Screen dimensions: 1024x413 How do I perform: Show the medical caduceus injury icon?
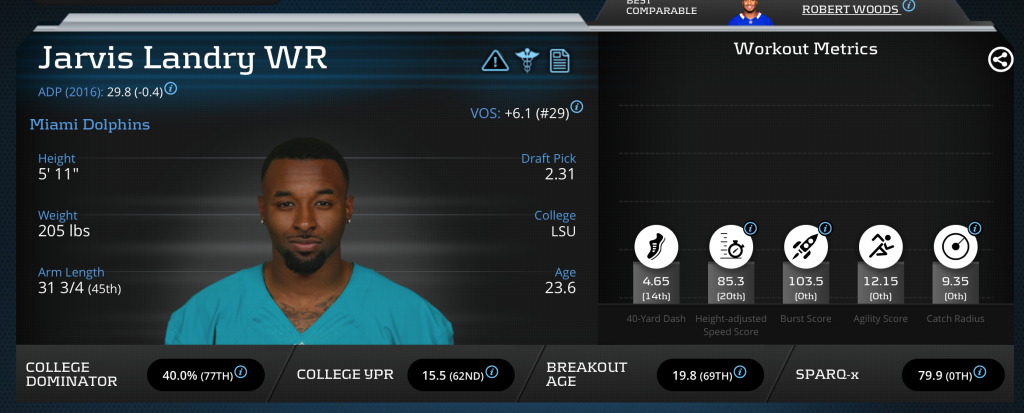(x=527, y=60)
